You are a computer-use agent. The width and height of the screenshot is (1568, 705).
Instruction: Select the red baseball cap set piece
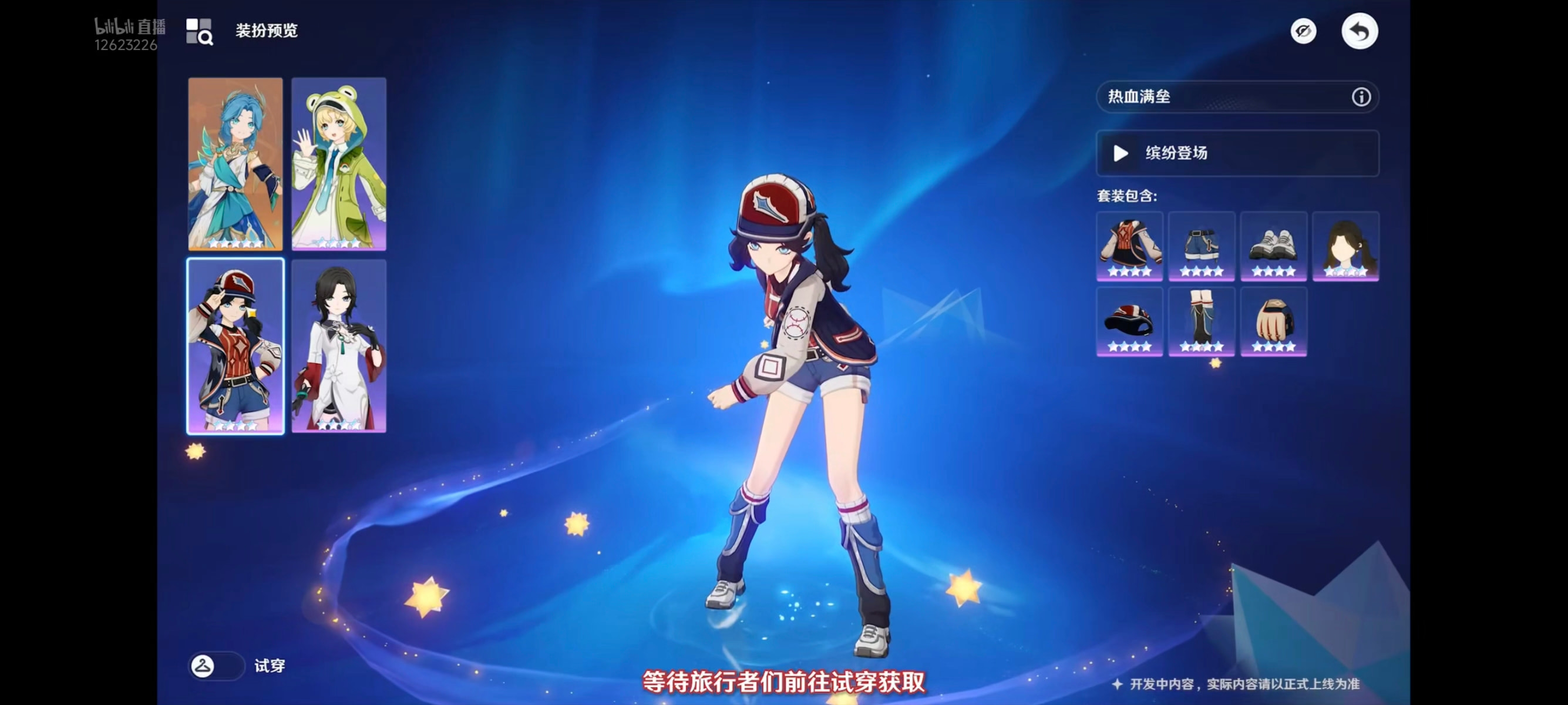tap(1129, 321)
